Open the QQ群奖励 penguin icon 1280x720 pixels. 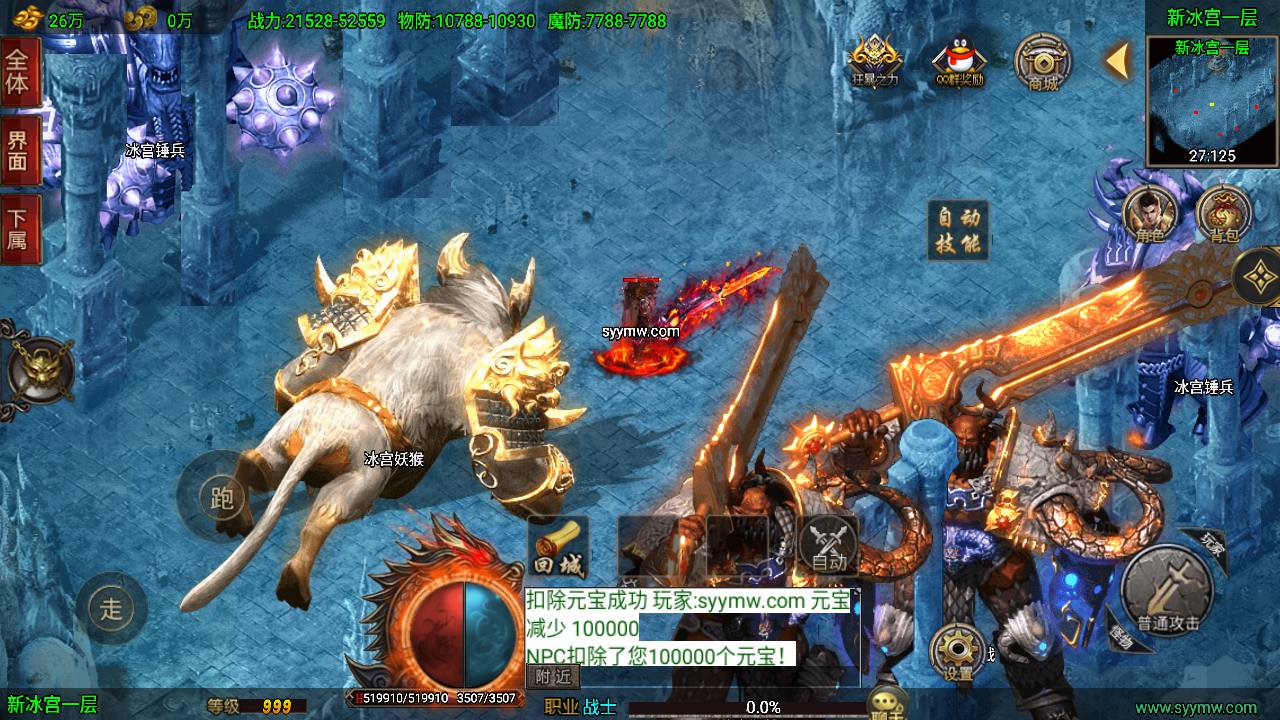[959, 62]
